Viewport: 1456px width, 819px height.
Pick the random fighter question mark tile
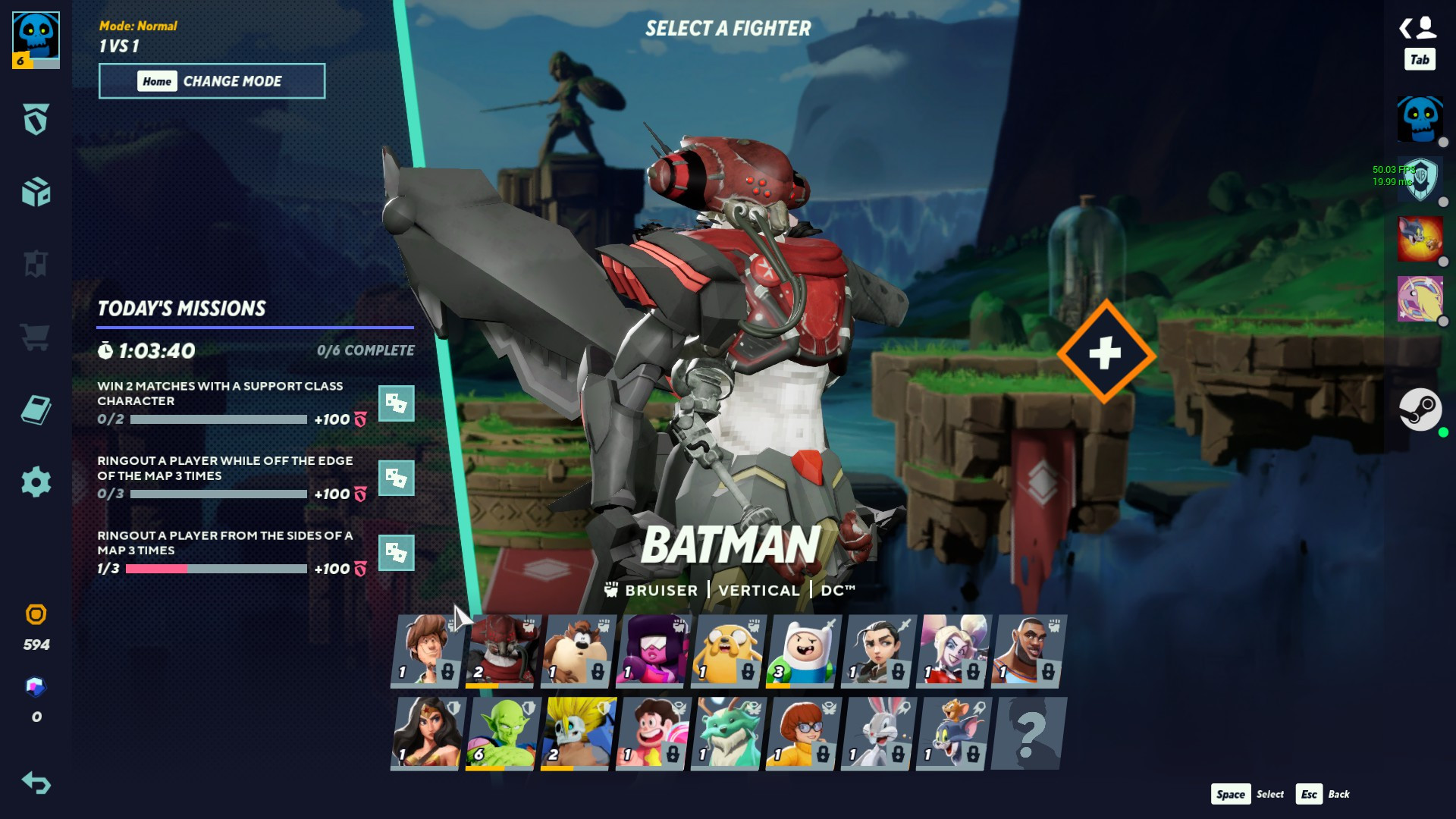pos(1028,733)
